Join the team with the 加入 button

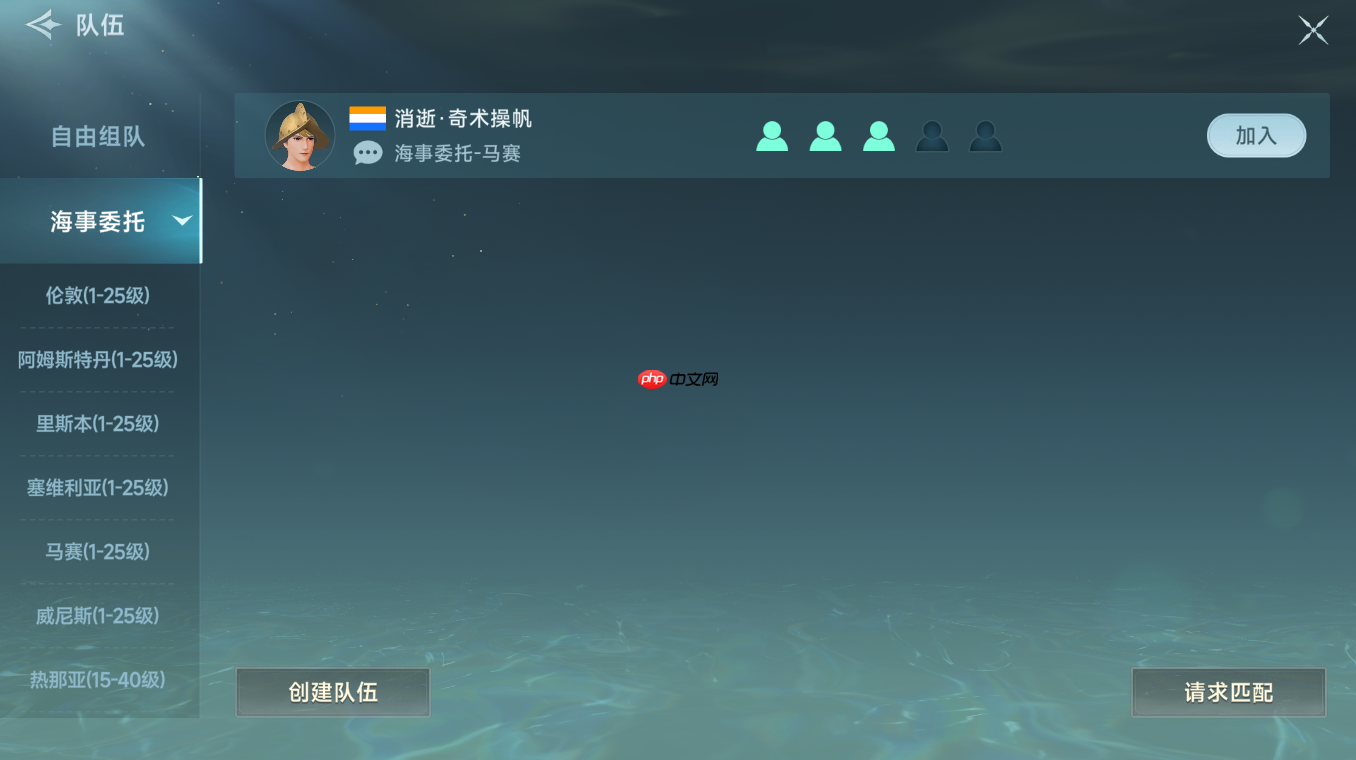tap(1256, 136)
